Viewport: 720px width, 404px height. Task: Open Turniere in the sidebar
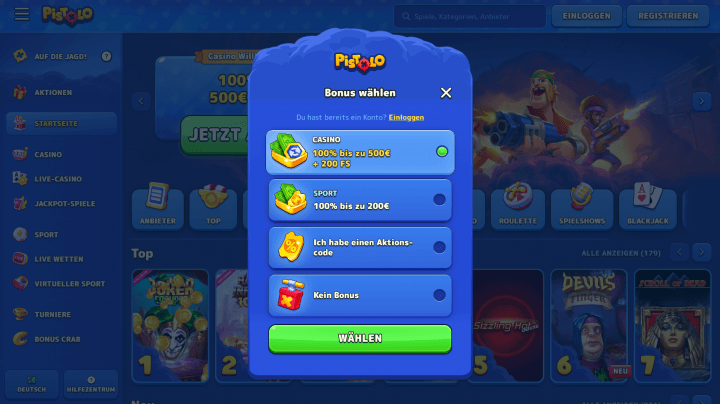click(x=53, y=314)
